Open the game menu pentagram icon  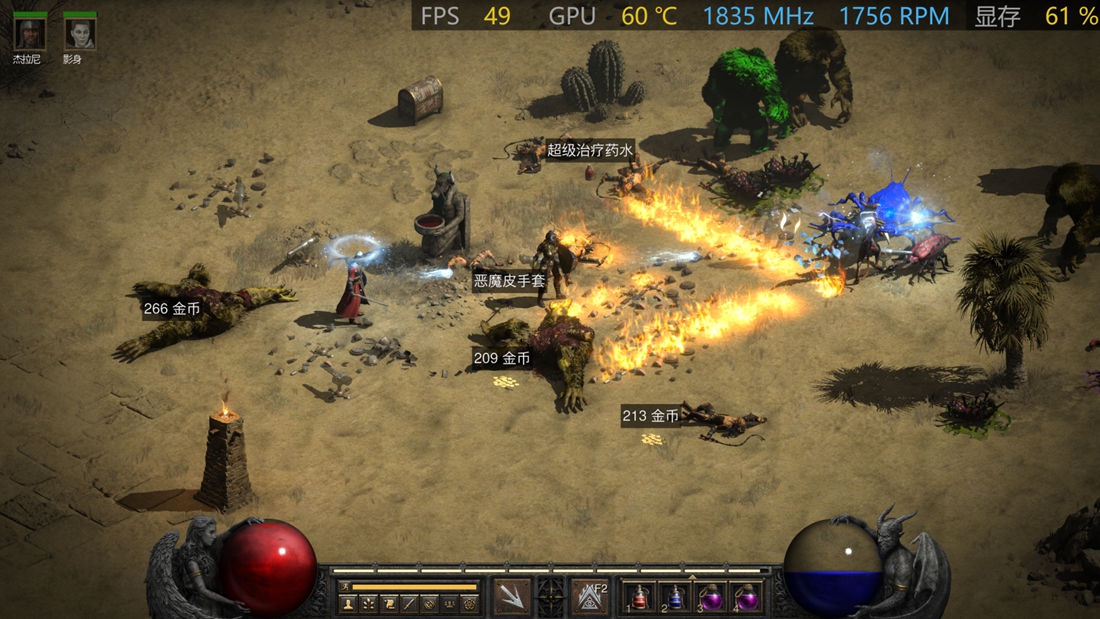[469, 604]
